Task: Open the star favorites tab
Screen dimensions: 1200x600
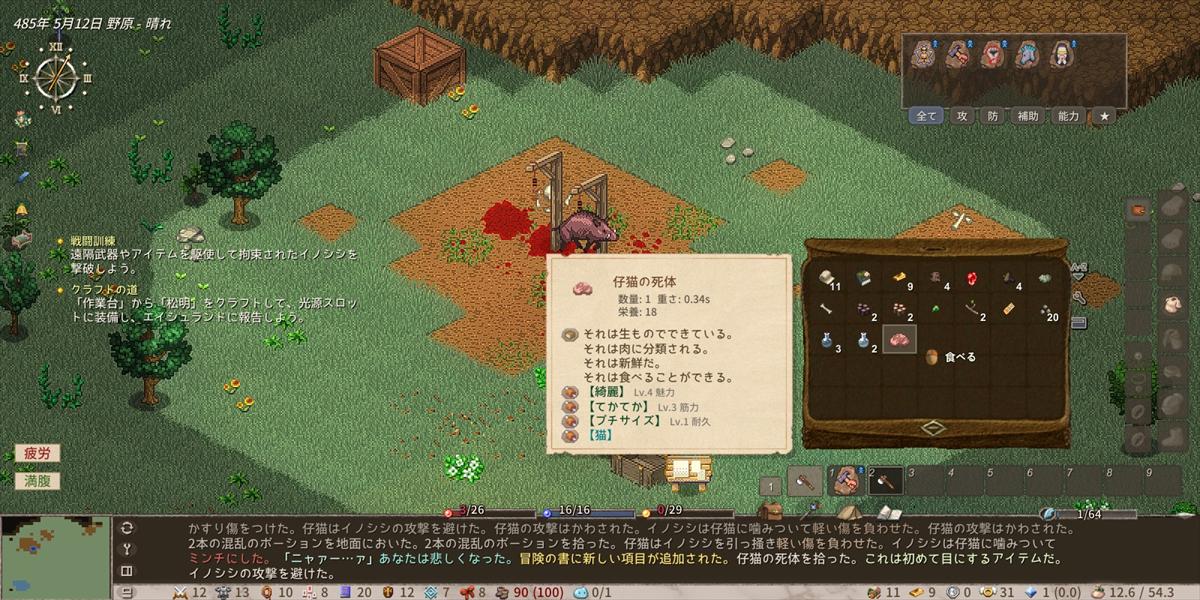Action: (x=1104, y=116)
